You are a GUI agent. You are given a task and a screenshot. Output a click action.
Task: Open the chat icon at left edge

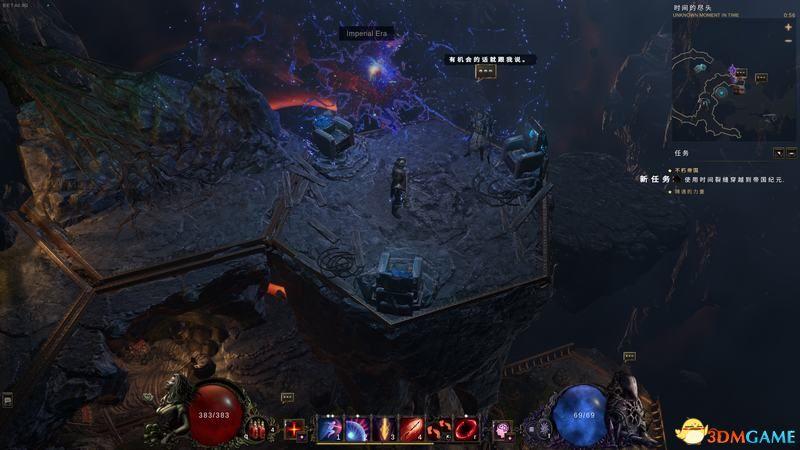click(7, 401)
